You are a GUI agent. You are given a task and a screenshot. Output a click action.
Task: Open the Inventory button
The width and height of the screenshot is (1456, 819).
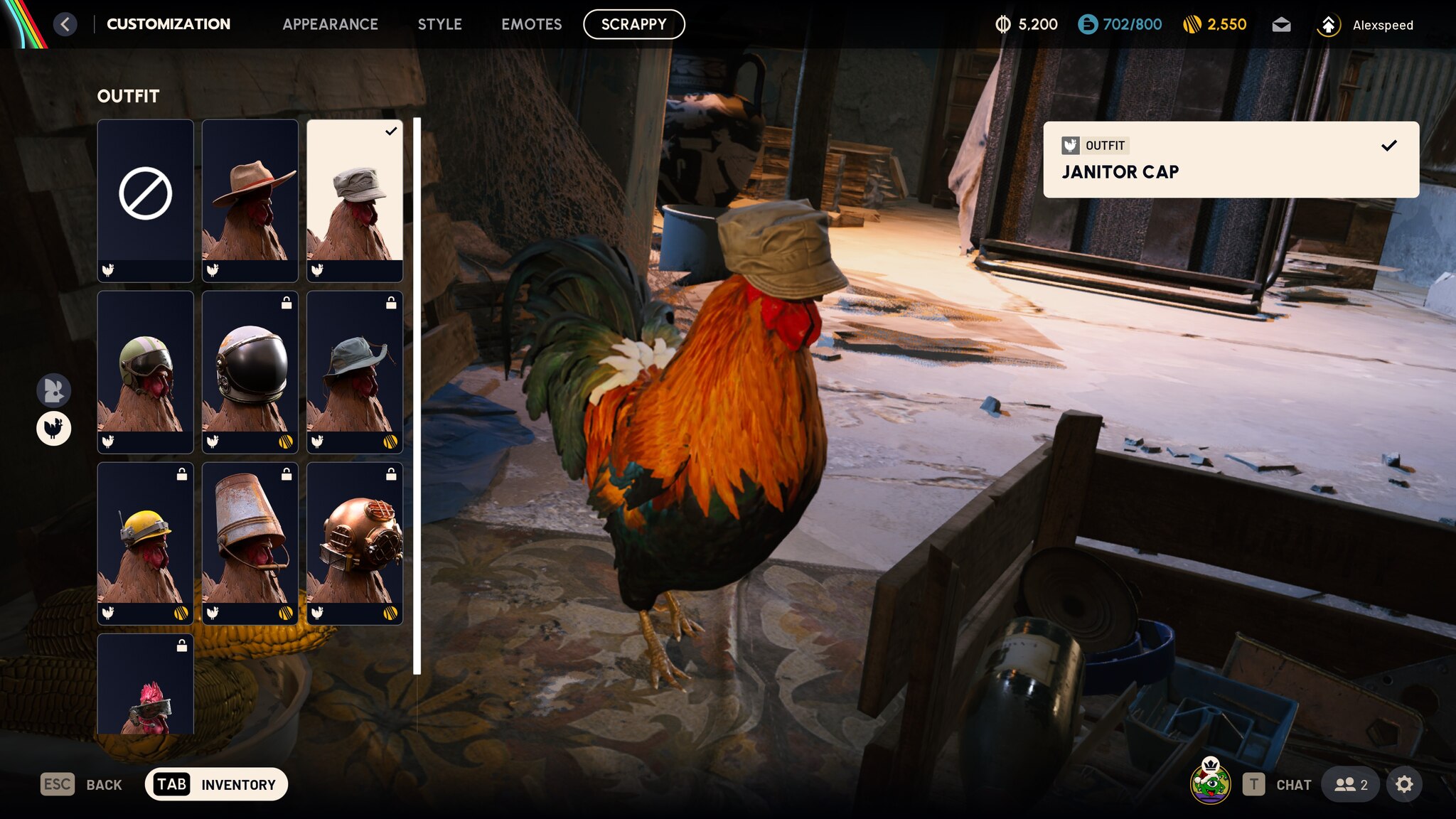(216, 784)
